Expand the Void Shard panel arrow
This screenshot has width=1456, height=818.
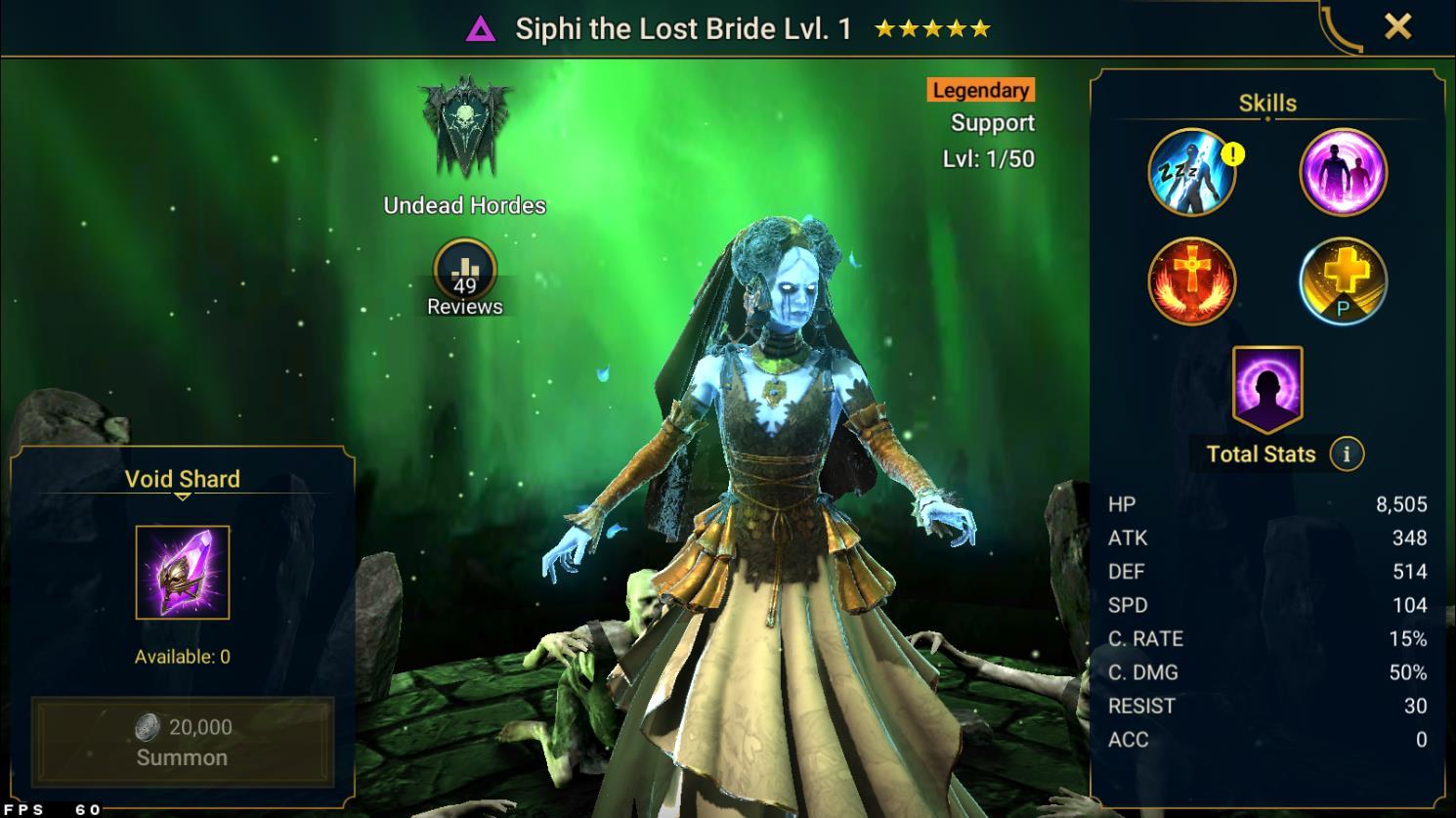click(x=182, y=495)
